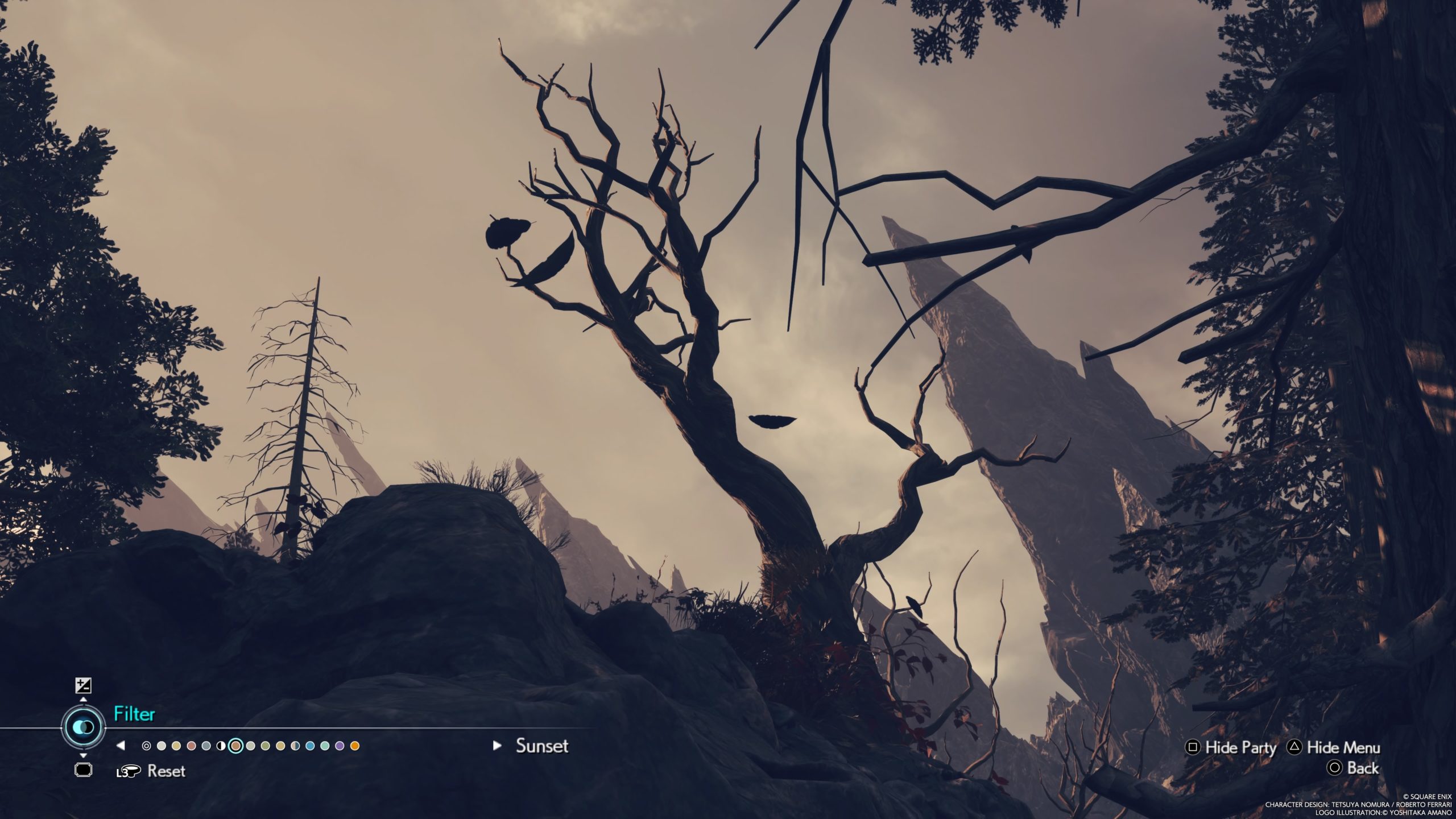Go to the previous filter with left arrow

coord(121,745)
